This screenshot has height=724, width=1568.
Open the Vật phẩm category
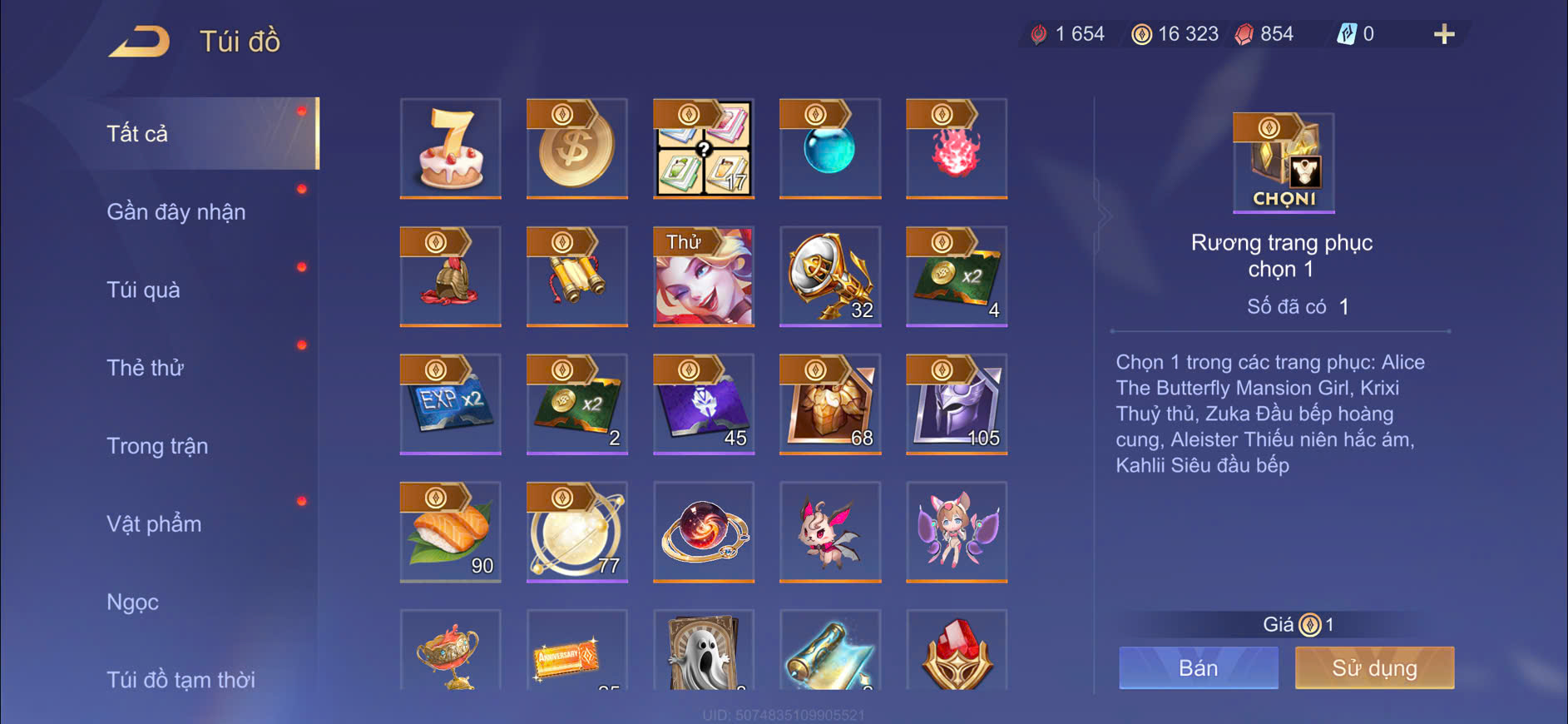(x=154, y=524)
